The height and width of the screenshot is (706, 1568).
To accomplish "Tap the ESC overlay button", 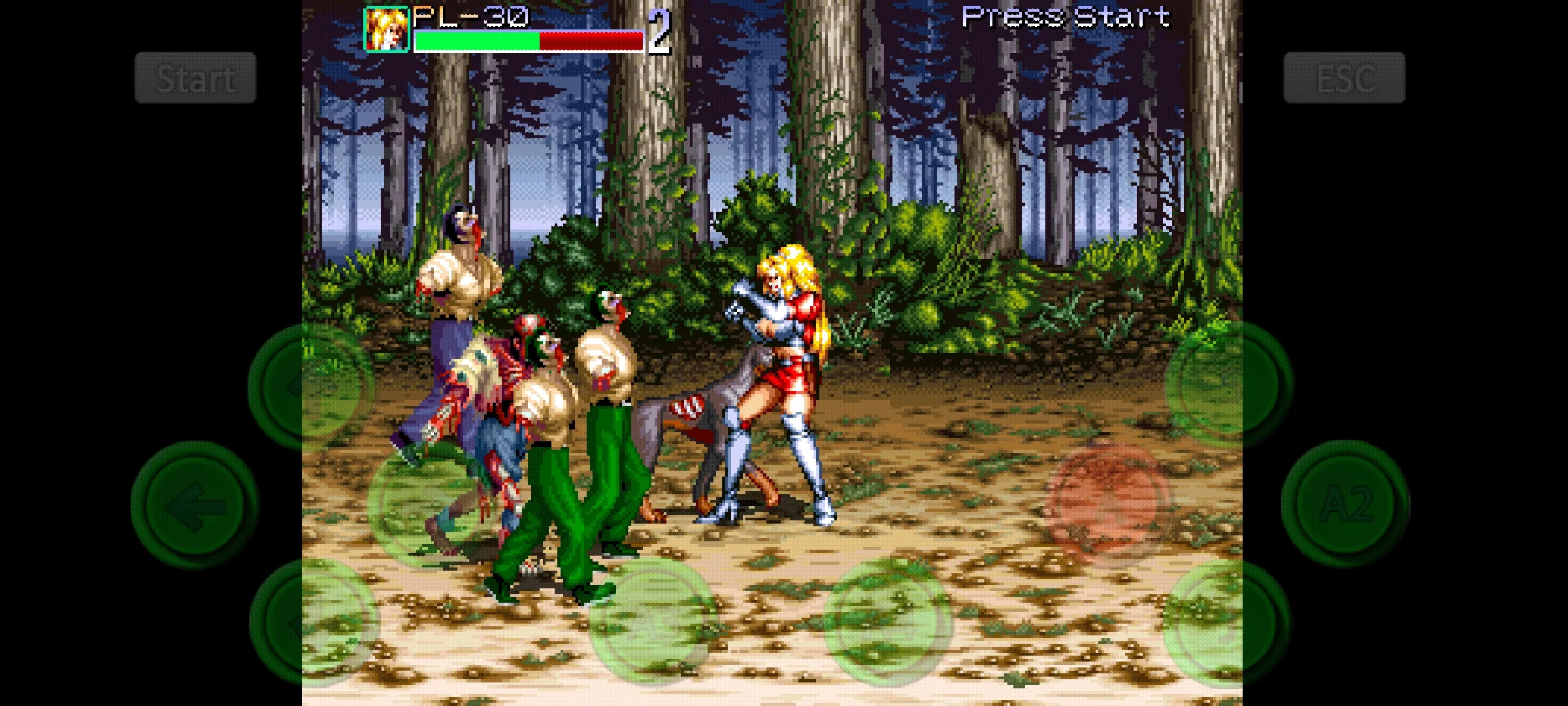I will pyautogui.click(x=1344, y=78).
